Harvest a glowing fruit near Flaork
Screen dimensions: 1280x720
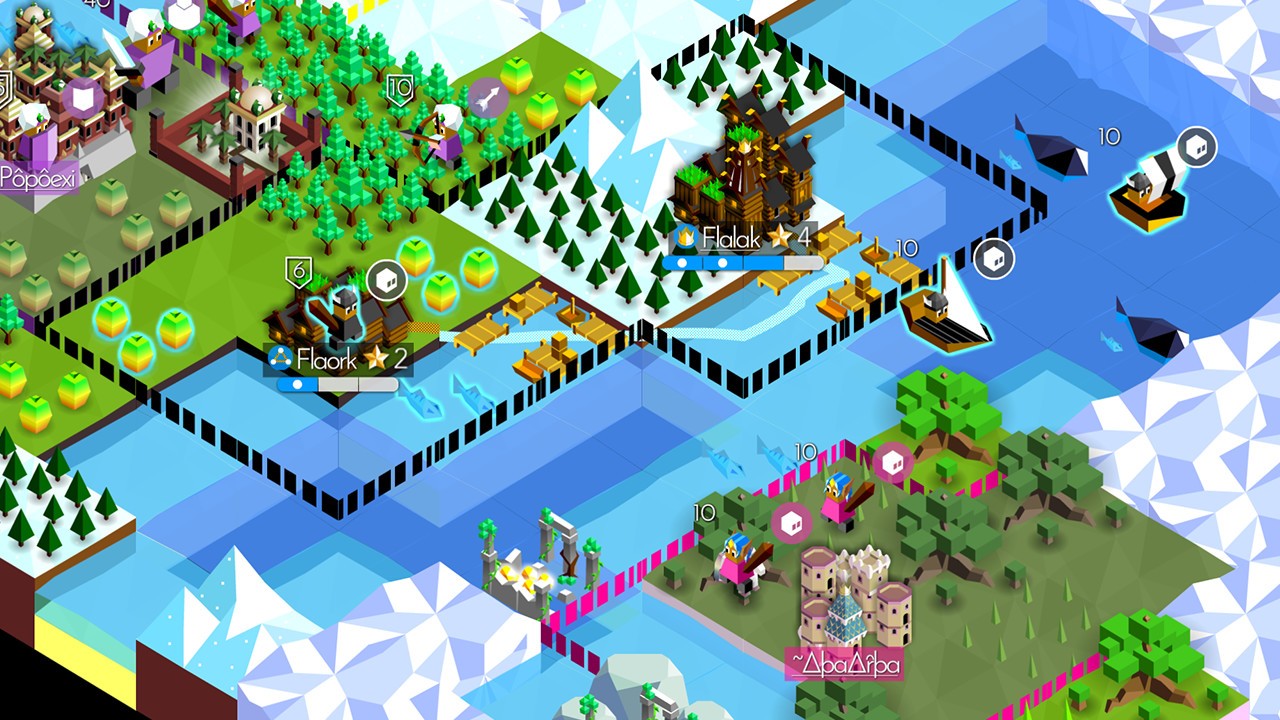click(416, 256)
